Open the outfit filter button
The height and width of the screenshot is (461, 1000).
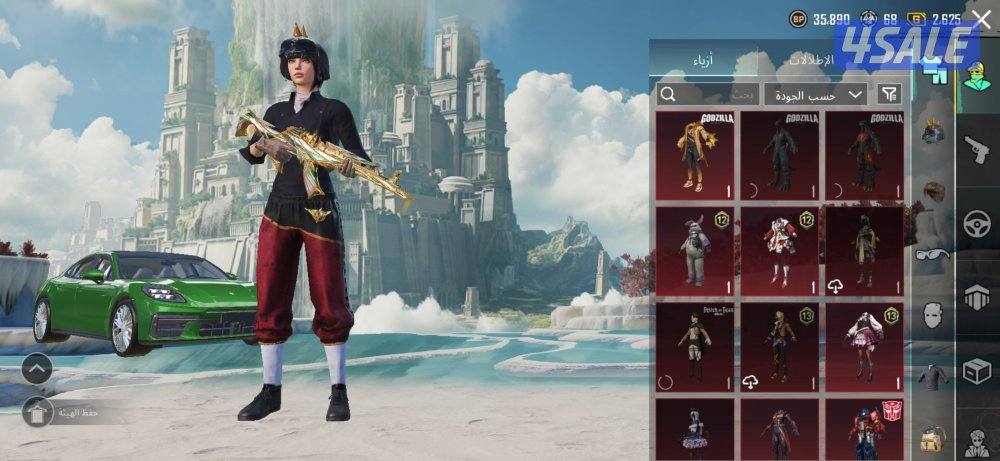point(888,94)
